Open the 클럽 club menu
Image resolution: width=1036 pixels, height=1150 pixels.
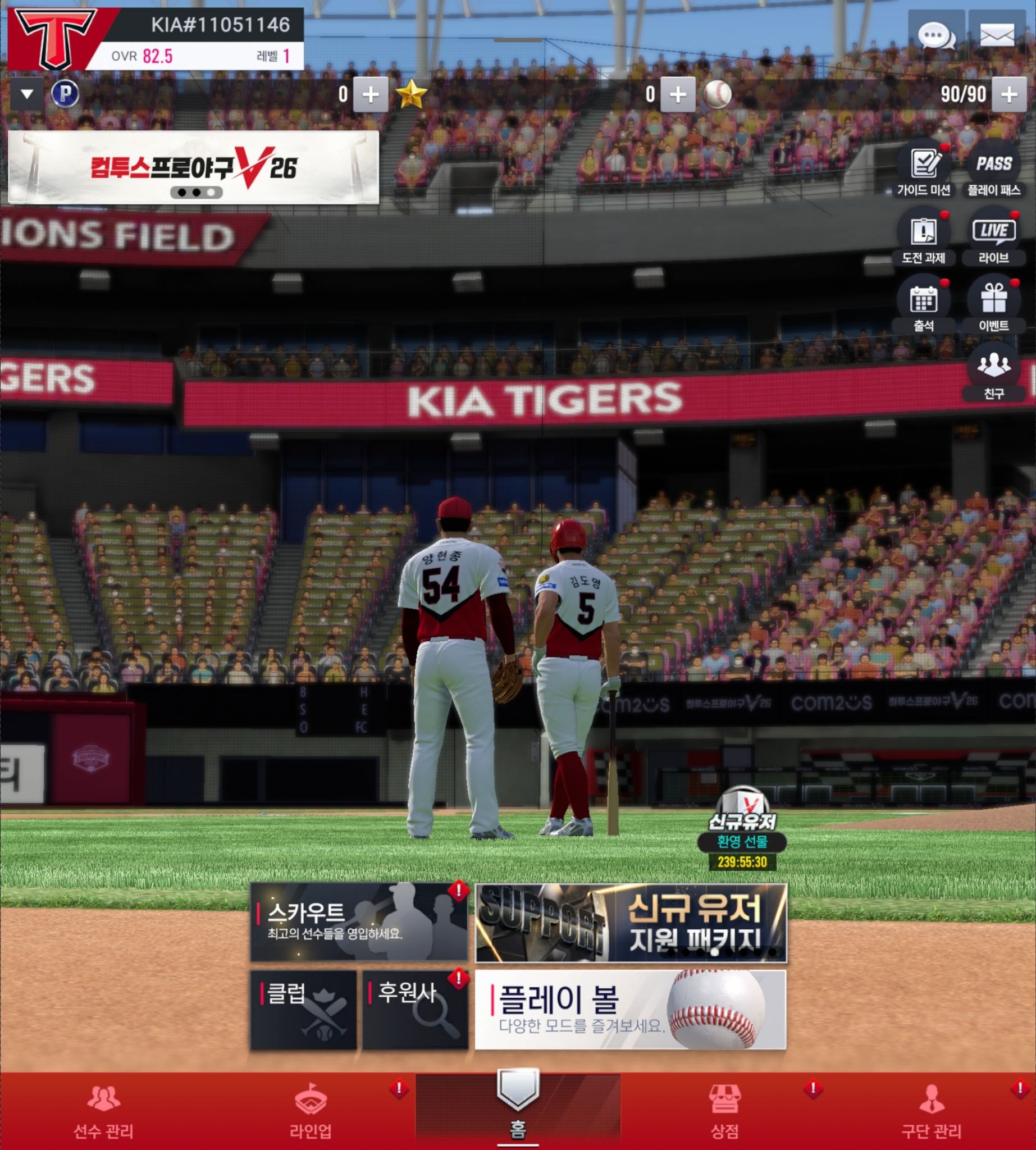(303, 1010)
